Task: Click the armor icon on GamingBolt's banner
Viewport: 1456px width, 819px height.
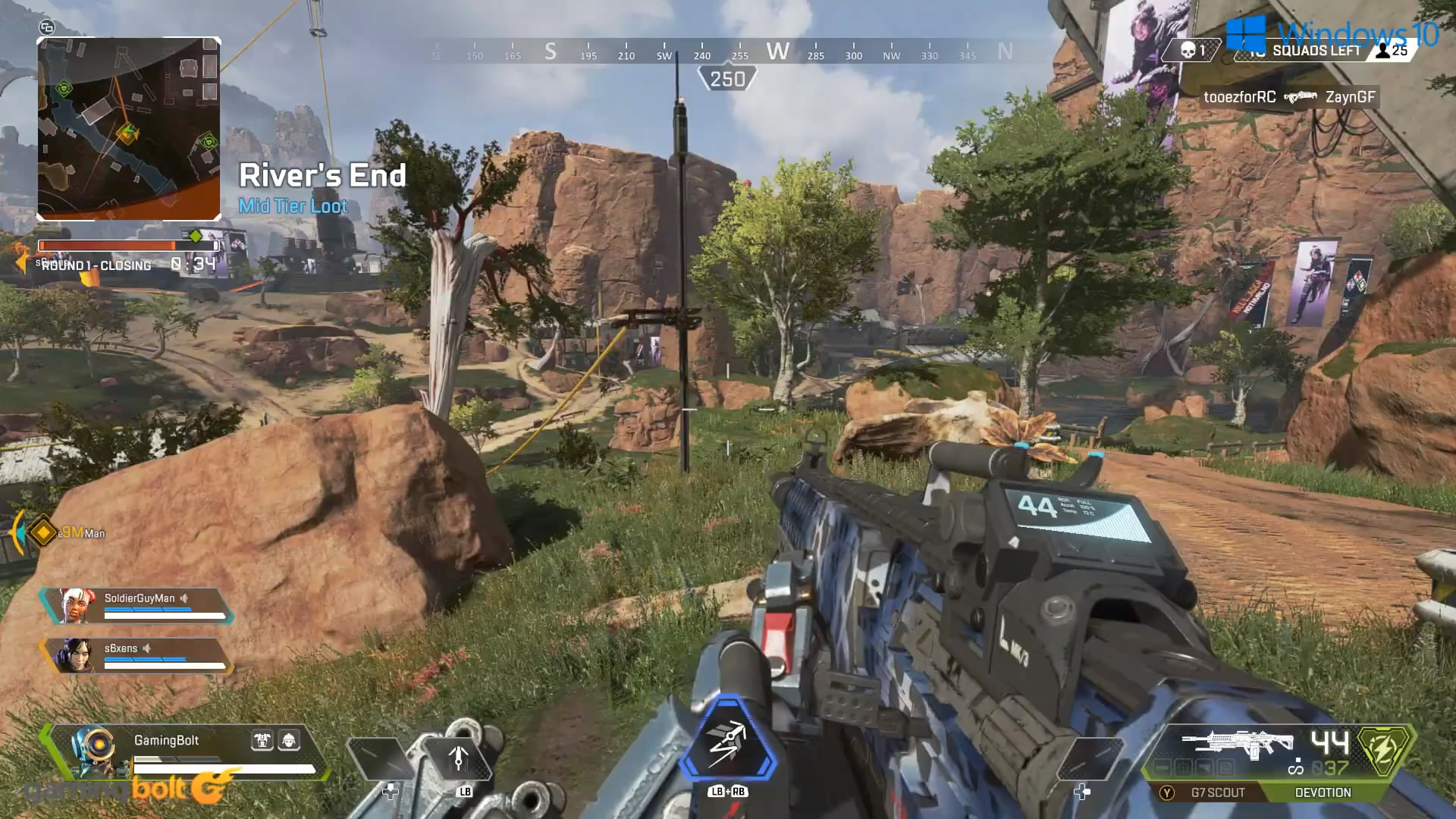Action: (x=263, y=741)
